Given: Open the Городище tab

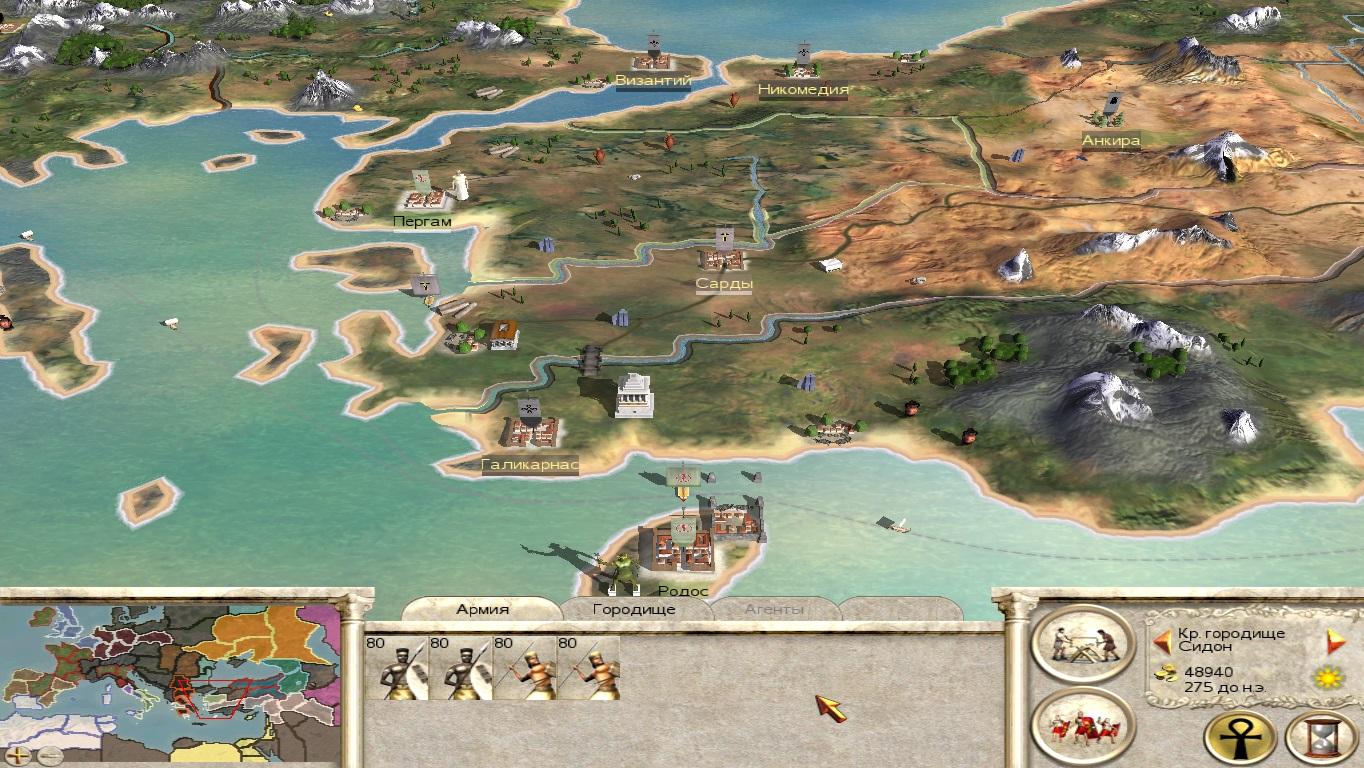Looking at the screenshot, I should click(x=634, y=609).
